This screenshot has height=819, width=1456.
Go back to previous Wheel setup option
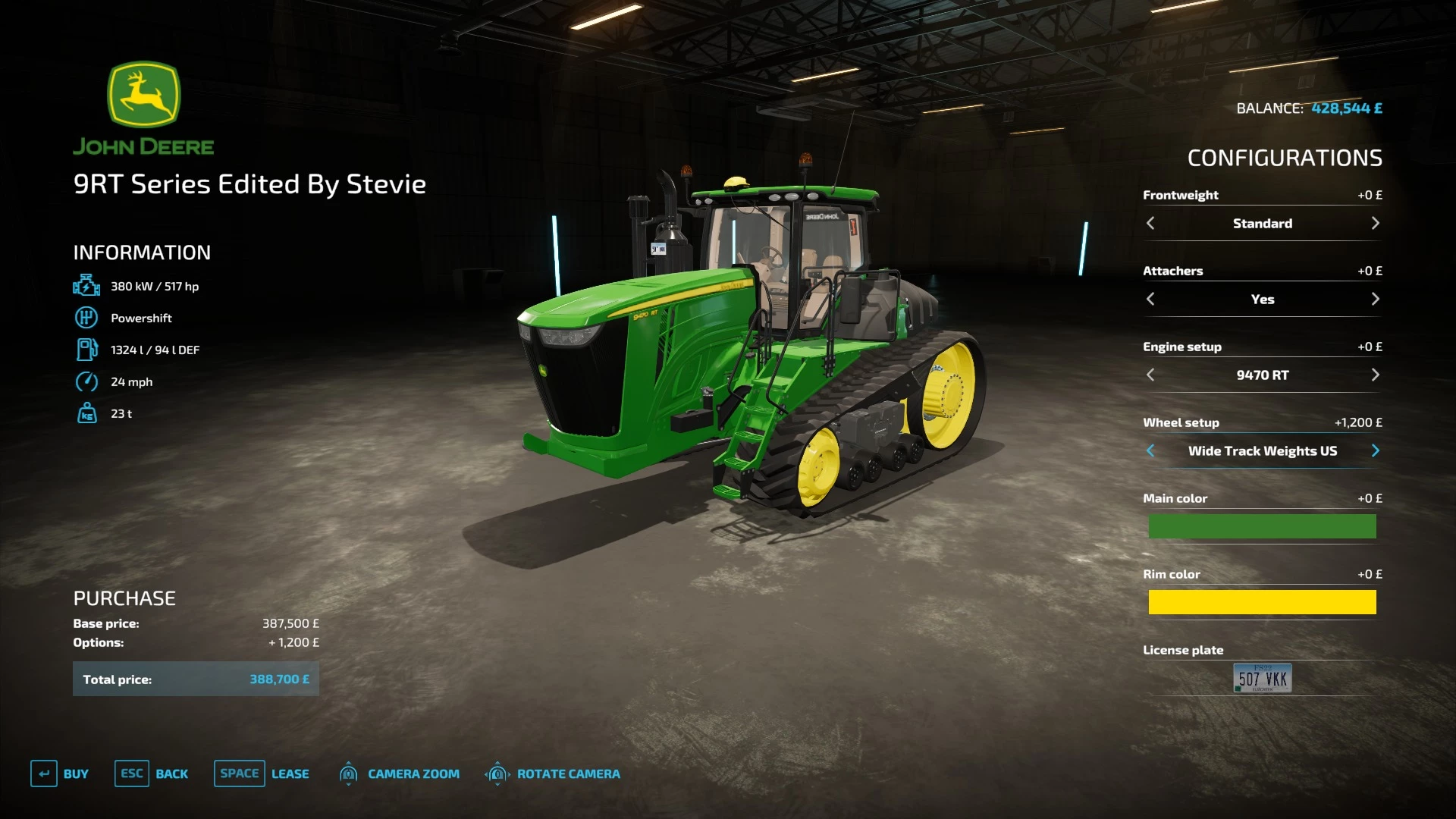[x=1151, y=450]
